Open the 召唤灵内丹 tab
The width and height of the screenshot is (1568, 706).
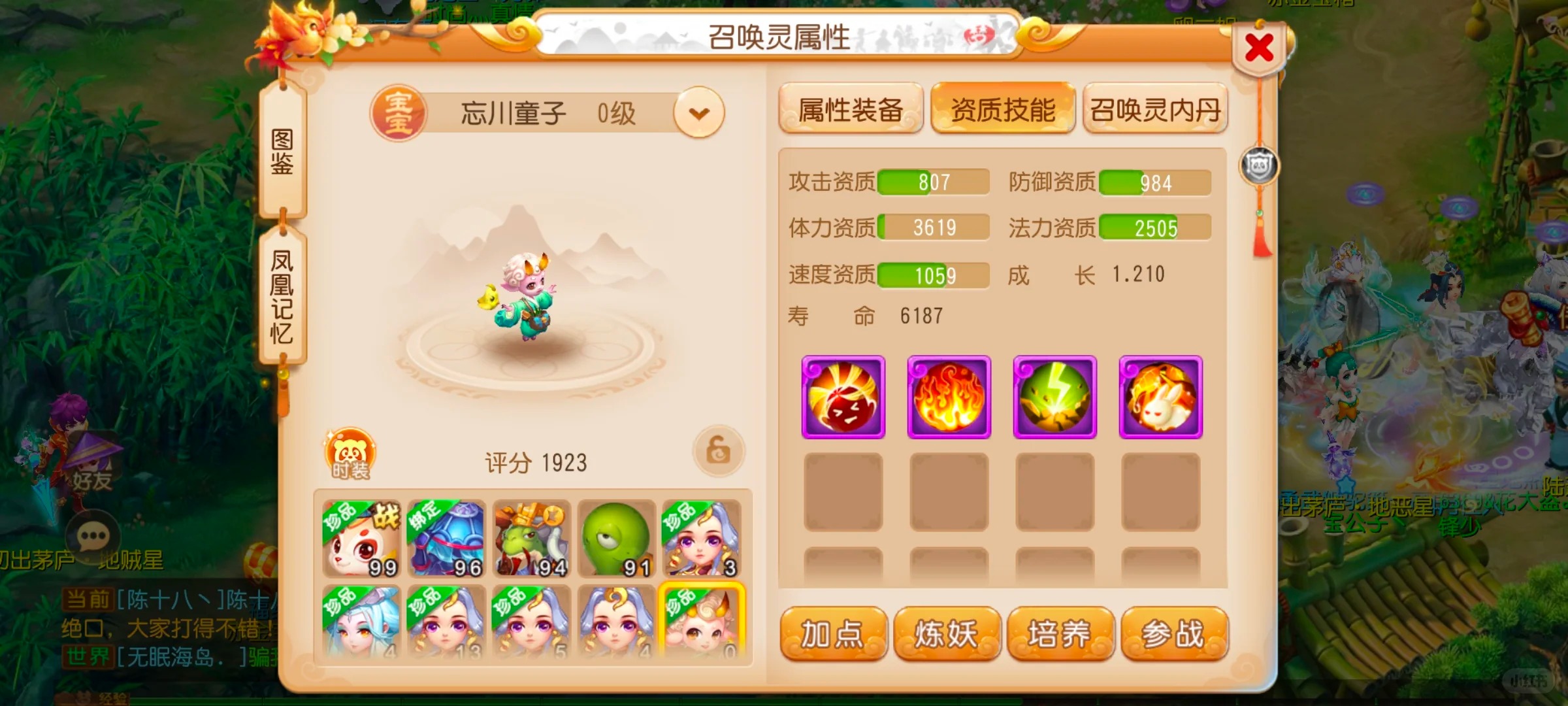click(x=1154, y=109)
